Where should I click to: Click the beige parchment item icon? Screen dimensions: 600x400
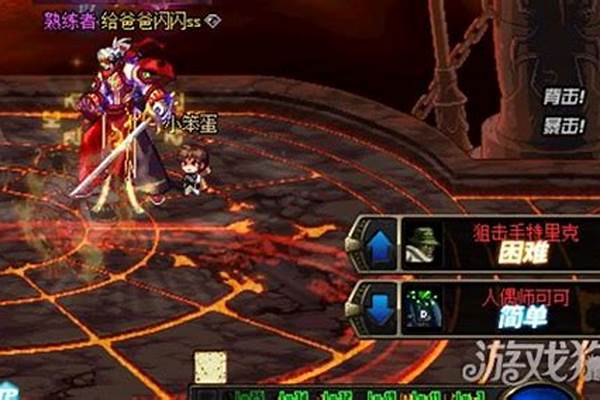click(x=210, y=367)
